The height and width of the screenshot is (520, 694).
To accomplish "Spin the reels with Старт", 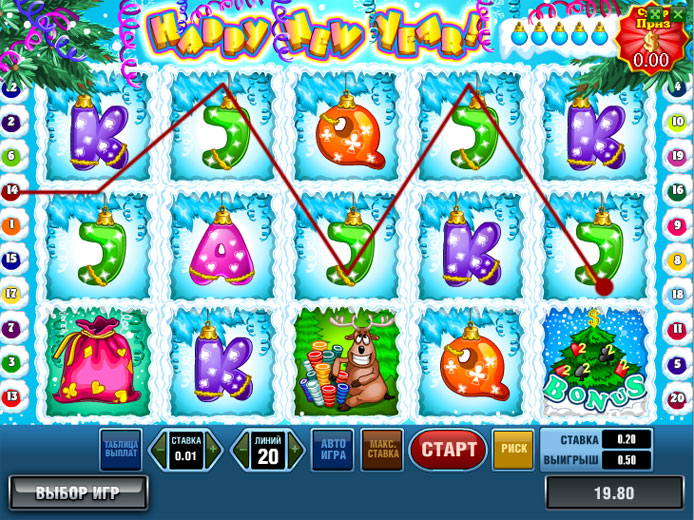I will (x=447, y=450).
